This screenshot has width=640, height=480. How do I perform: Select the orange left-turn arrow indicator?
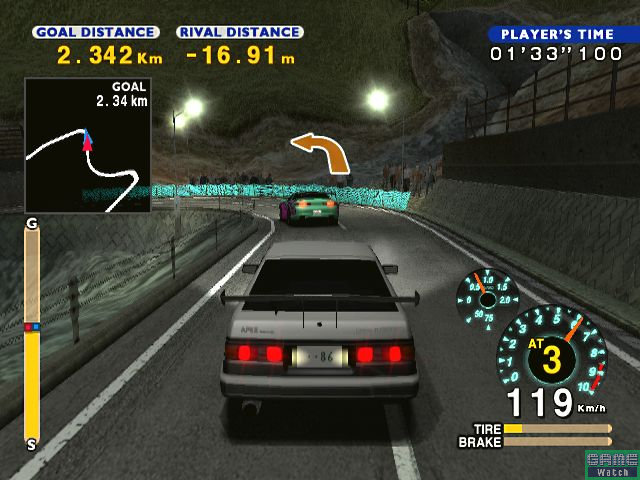pyautogui.click(x=320, y=151)
